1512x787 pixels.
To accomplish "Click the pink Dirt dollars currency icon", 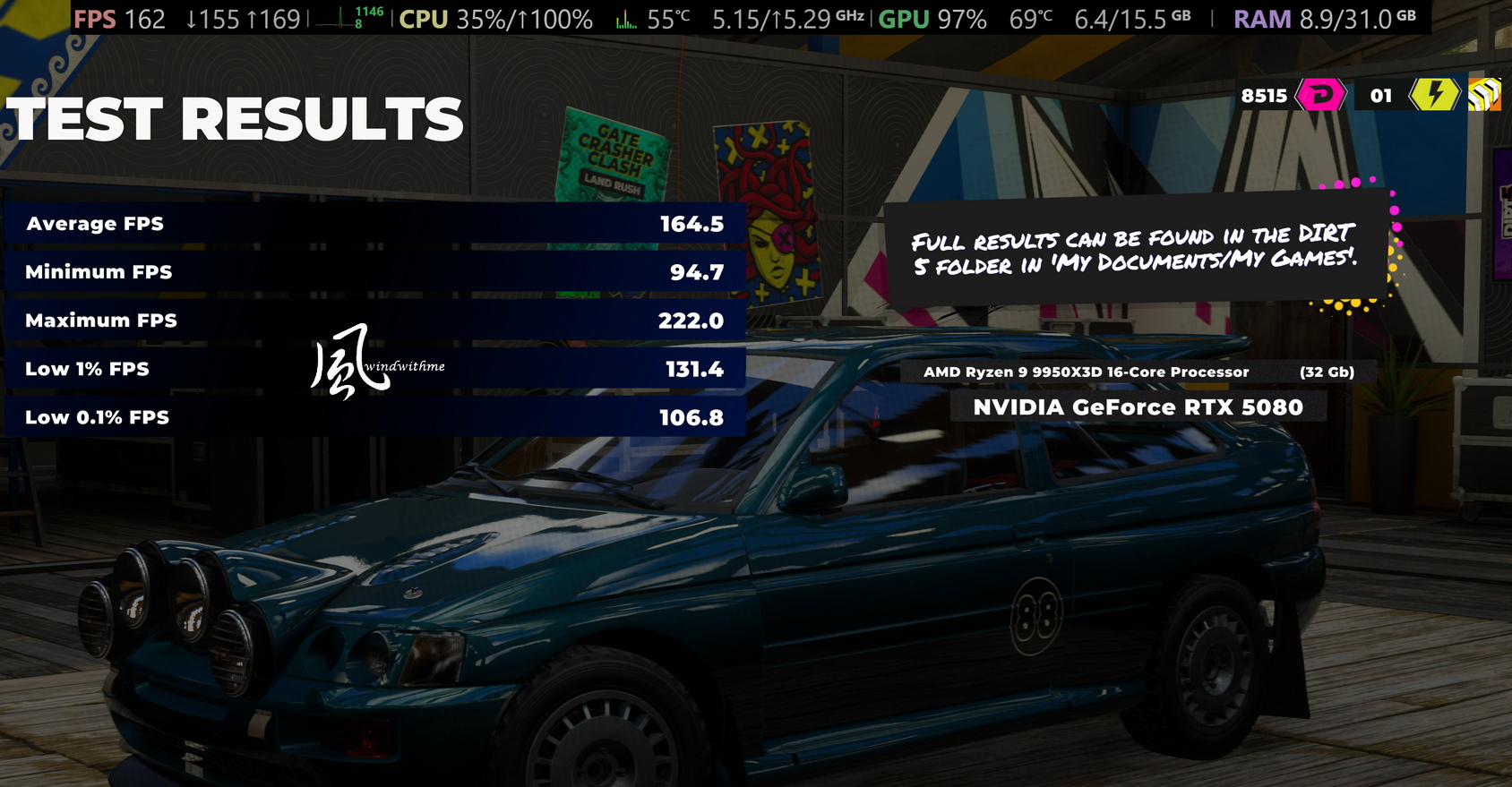I will pos(1320,95).
